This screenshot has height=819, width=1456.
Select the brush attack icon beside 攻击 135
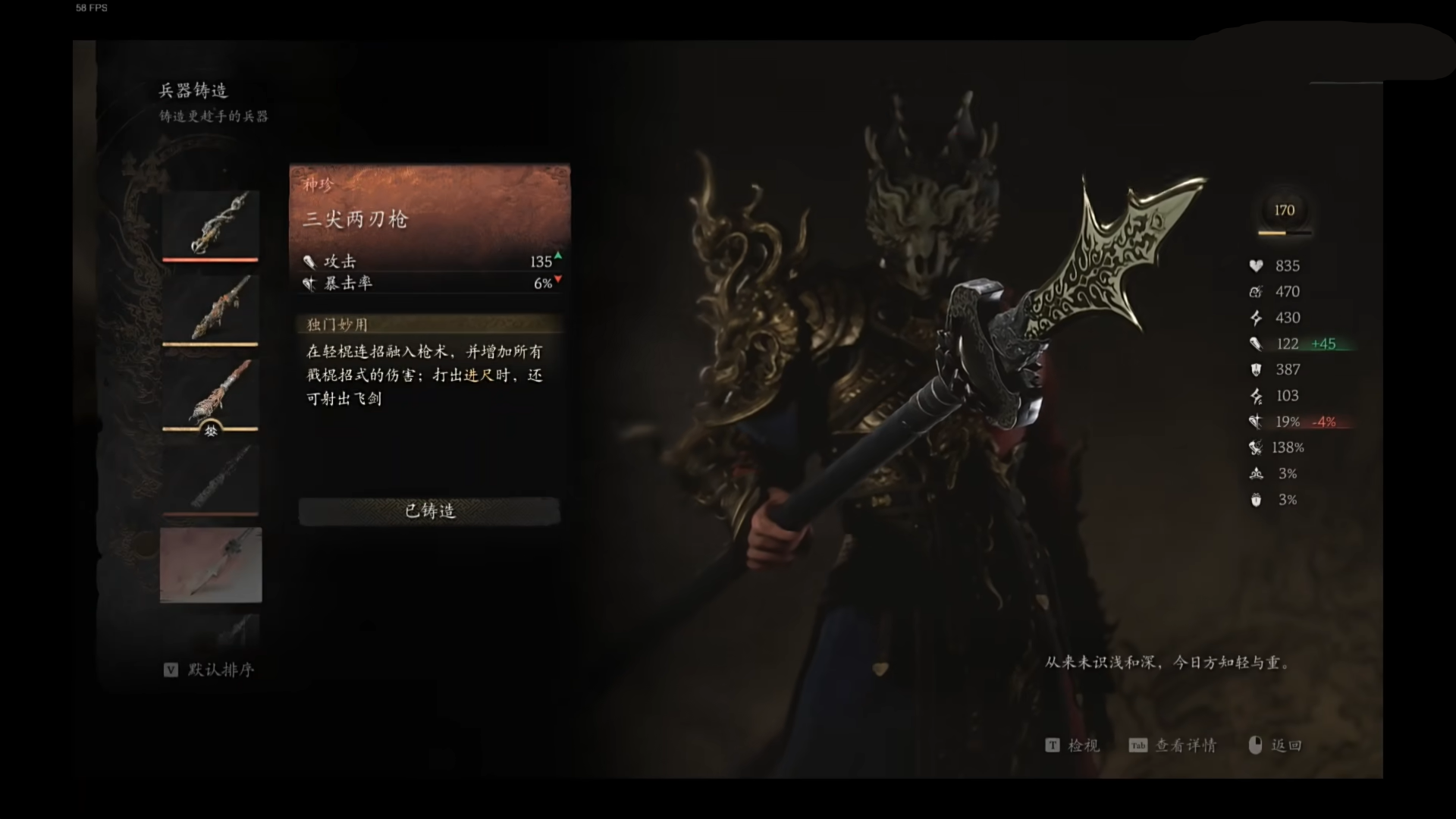[x=309, y=261]
